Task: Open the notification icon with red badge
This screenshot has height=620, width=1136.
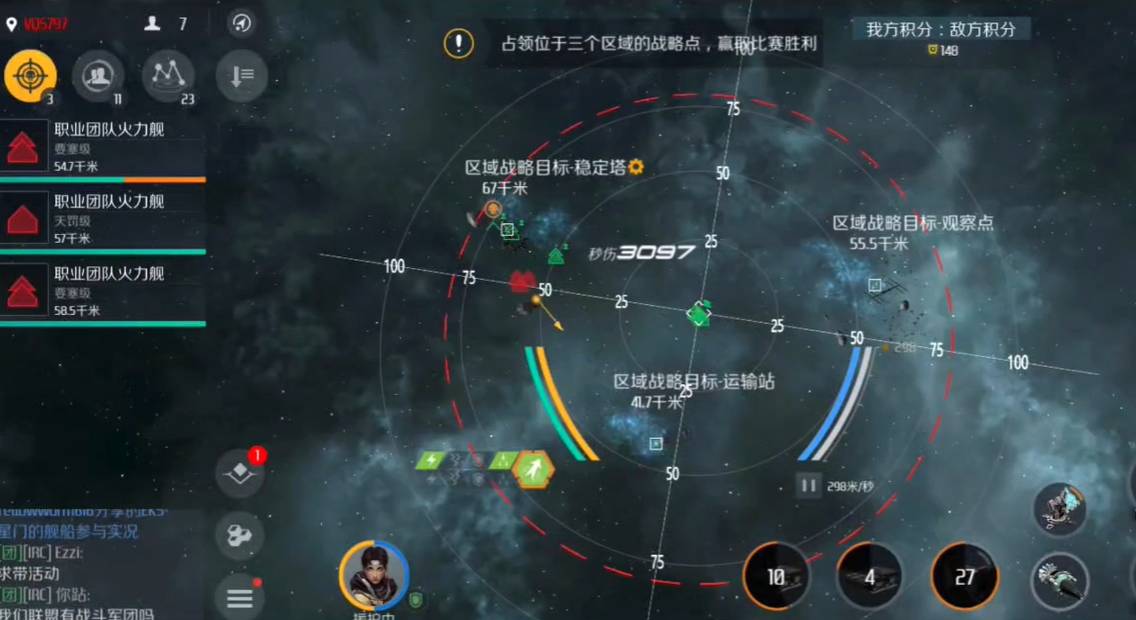Action: coord(240,474)
